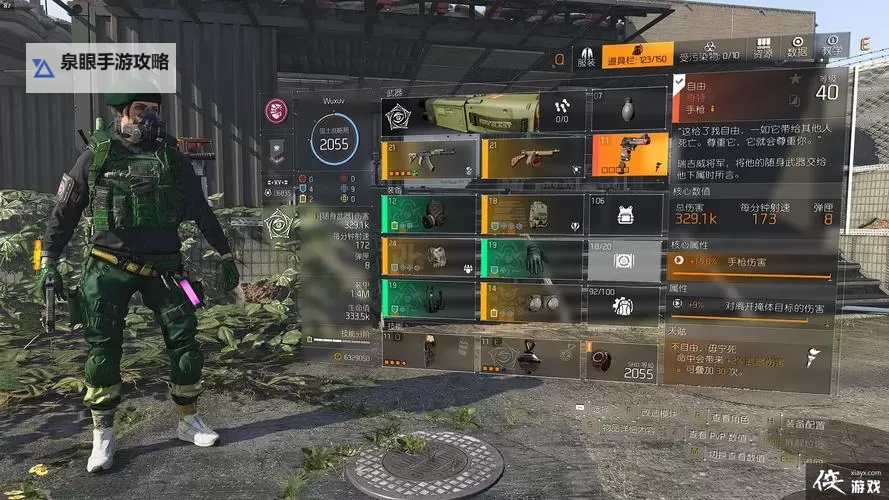
Task: Open the 资源 resources tab
Action: [763, 49]
